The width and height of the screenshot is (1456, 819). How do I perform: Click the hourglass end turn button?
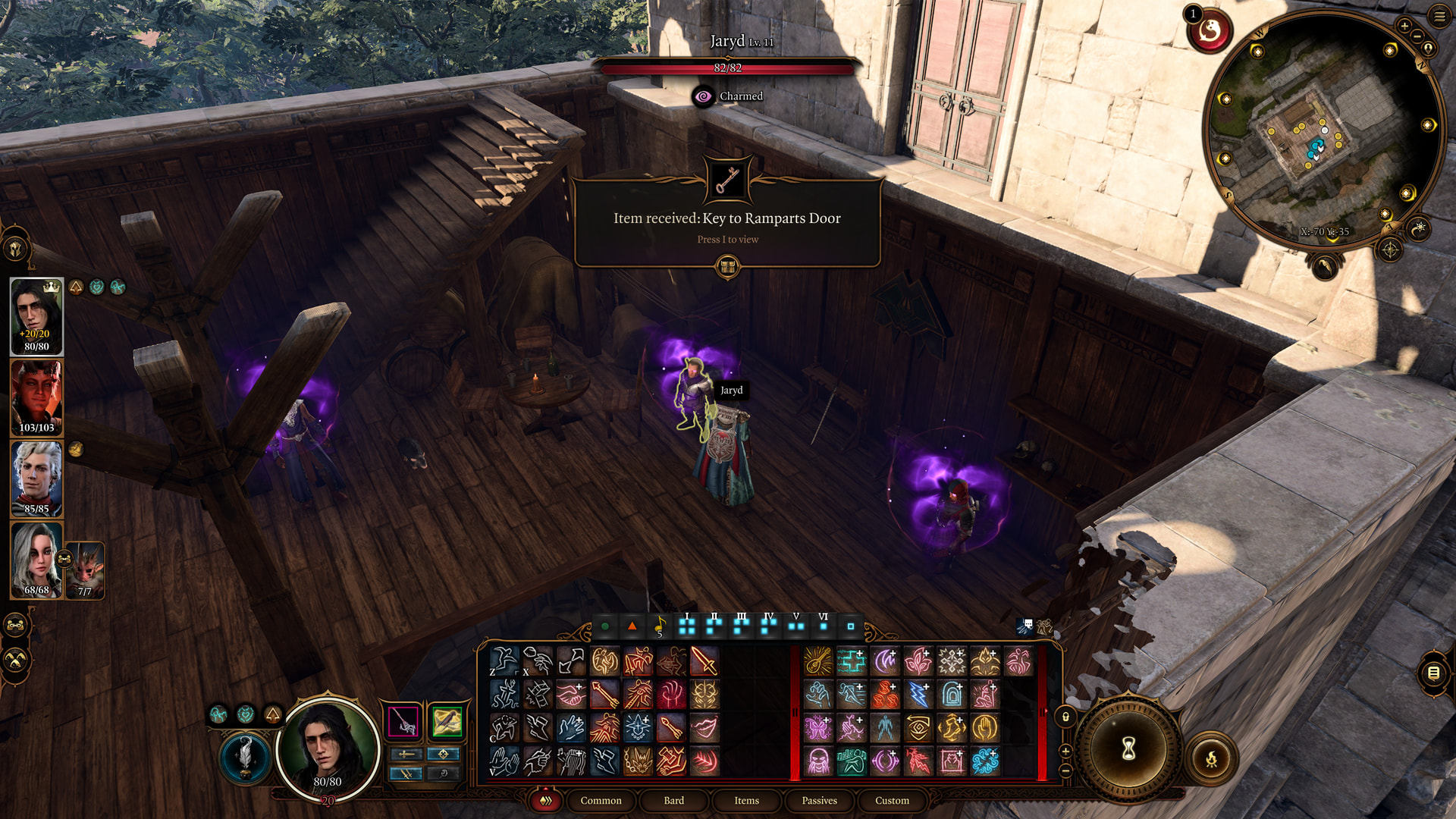(1128, 749)
